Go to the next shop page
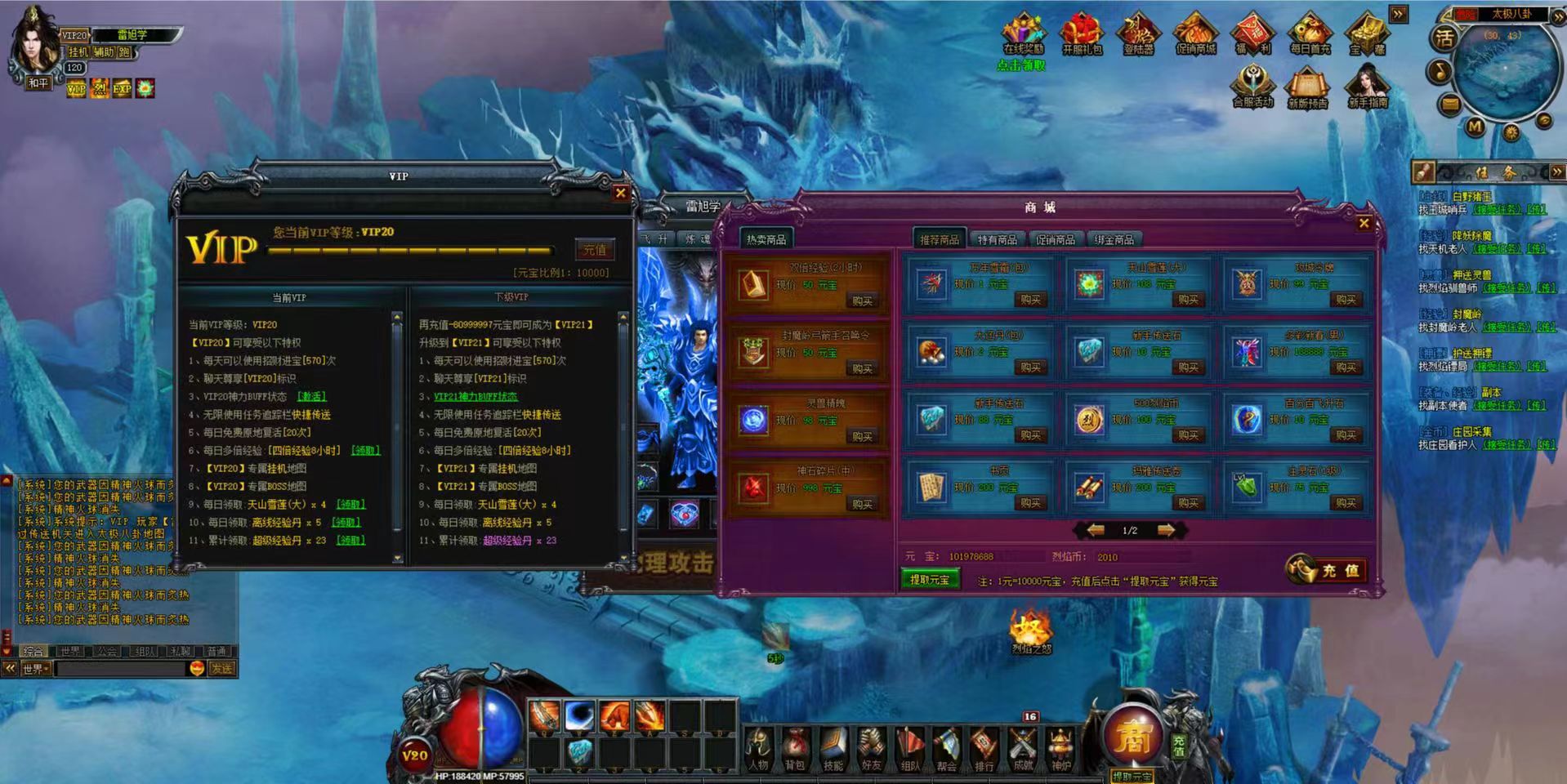 [1167, 531]
